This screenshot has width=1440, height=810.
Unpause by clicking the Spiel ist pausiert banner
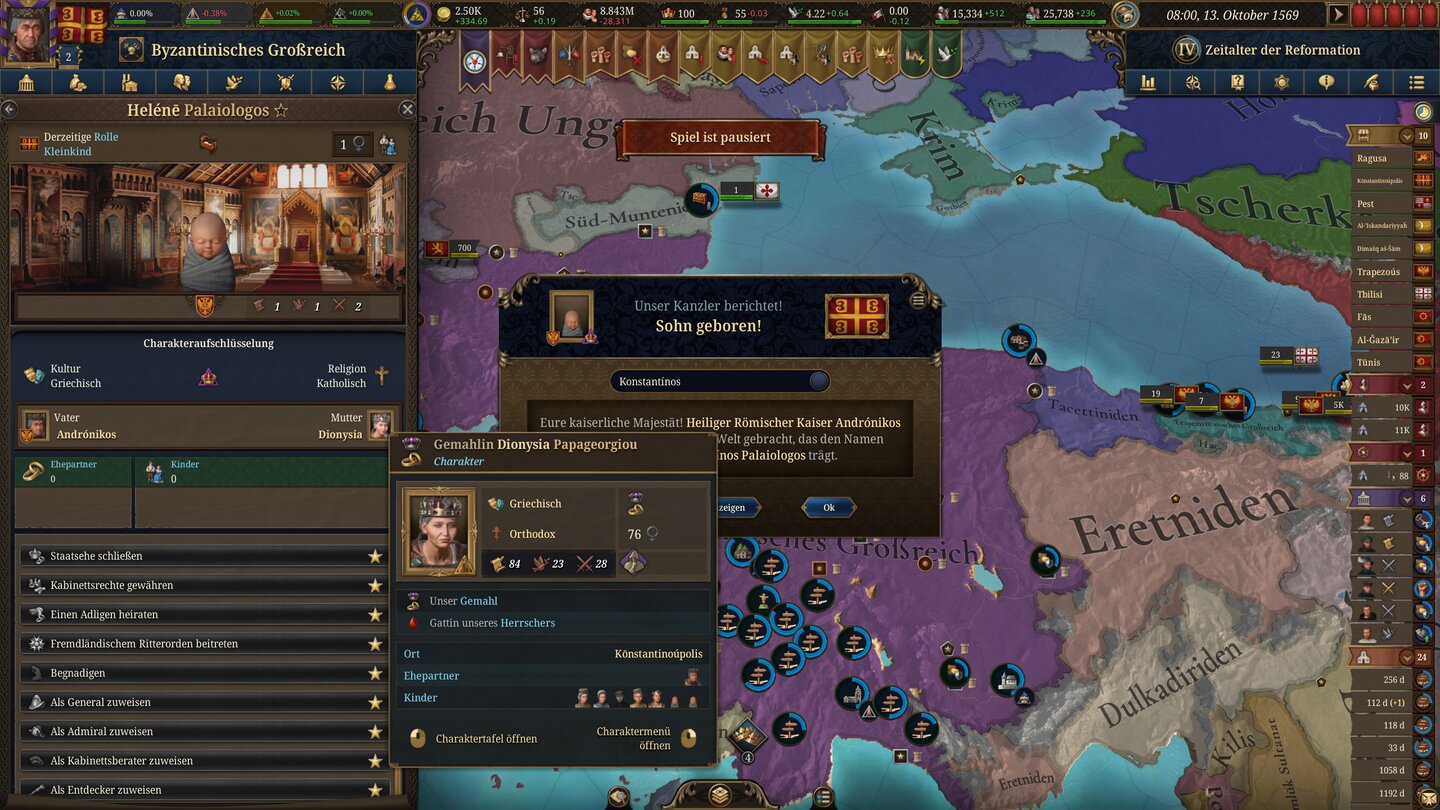coord(719,140)
